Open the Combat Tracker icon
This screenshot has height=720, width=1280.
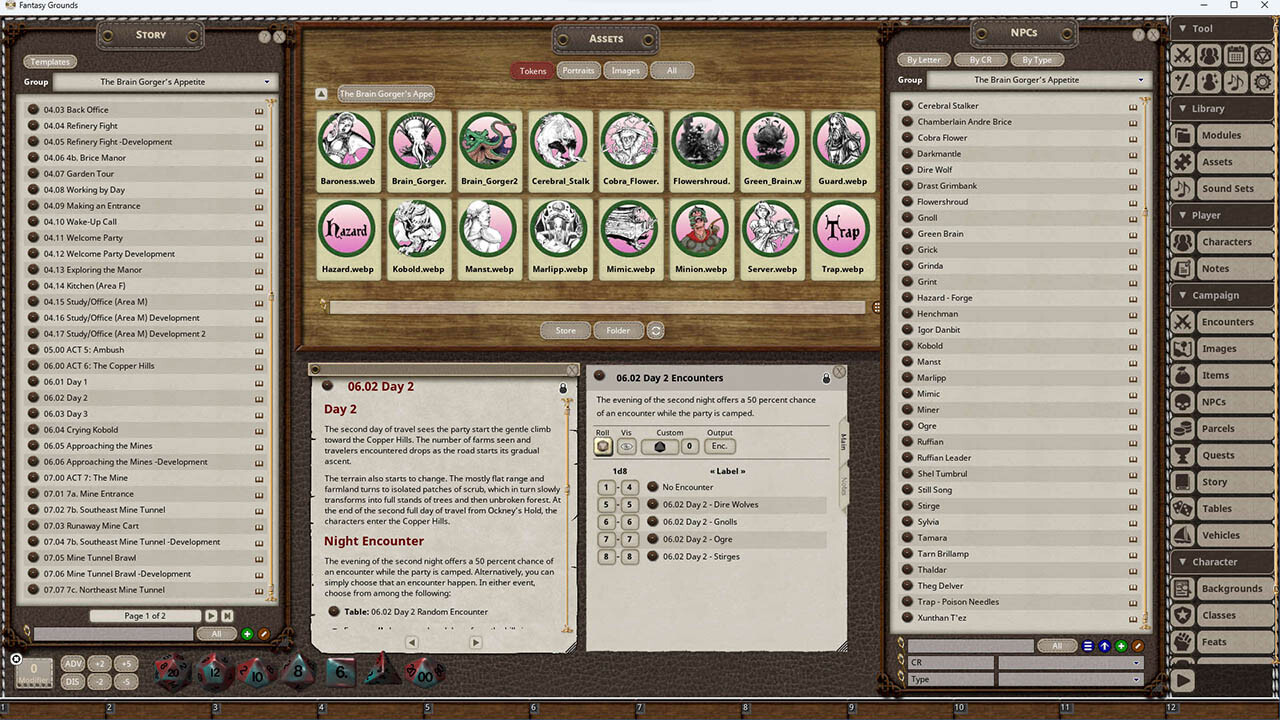coord(1183,56)
